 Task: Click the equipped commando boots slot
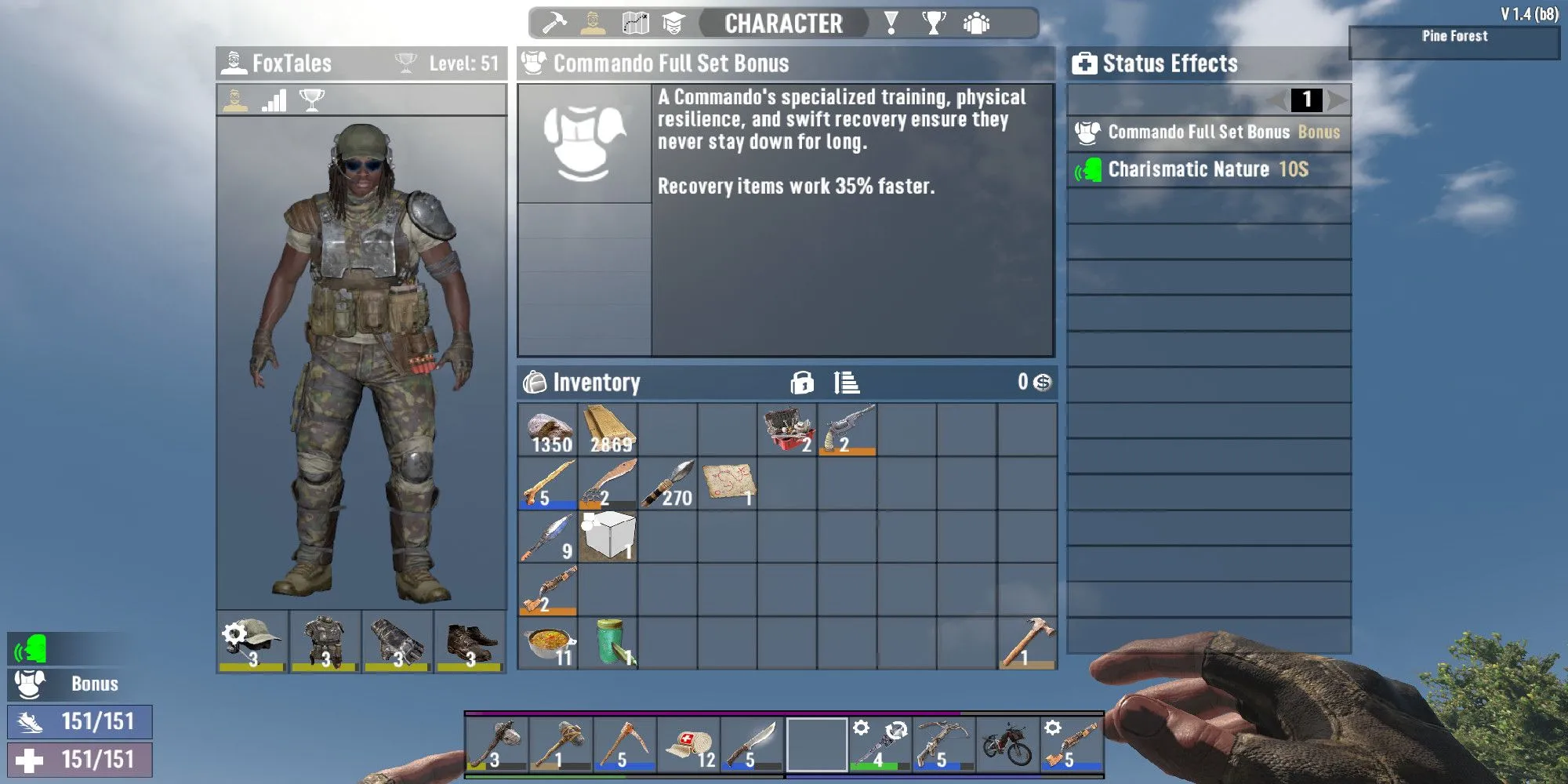470,643
